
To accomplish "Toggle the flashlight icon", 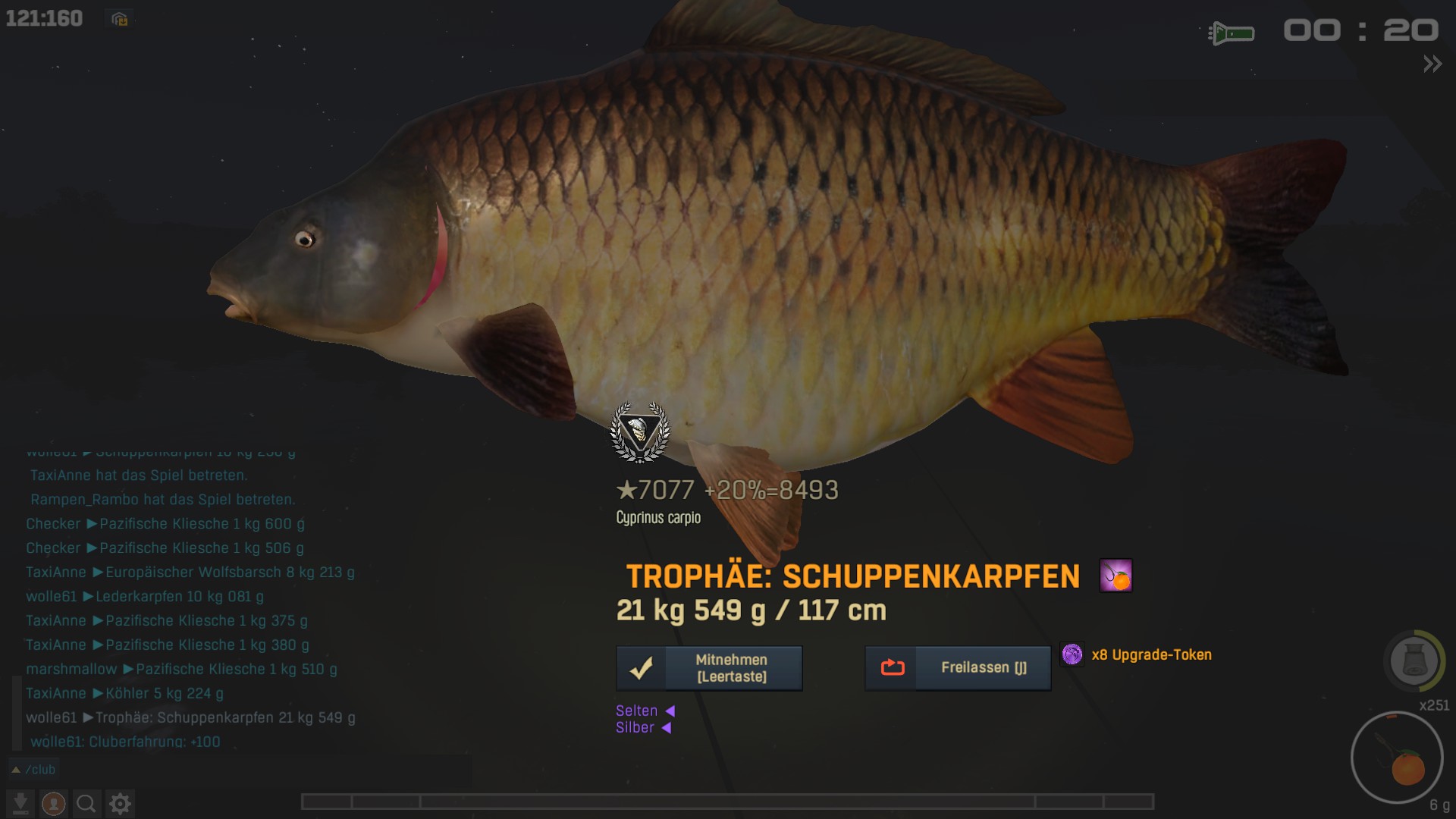I will click(1231, 33).
